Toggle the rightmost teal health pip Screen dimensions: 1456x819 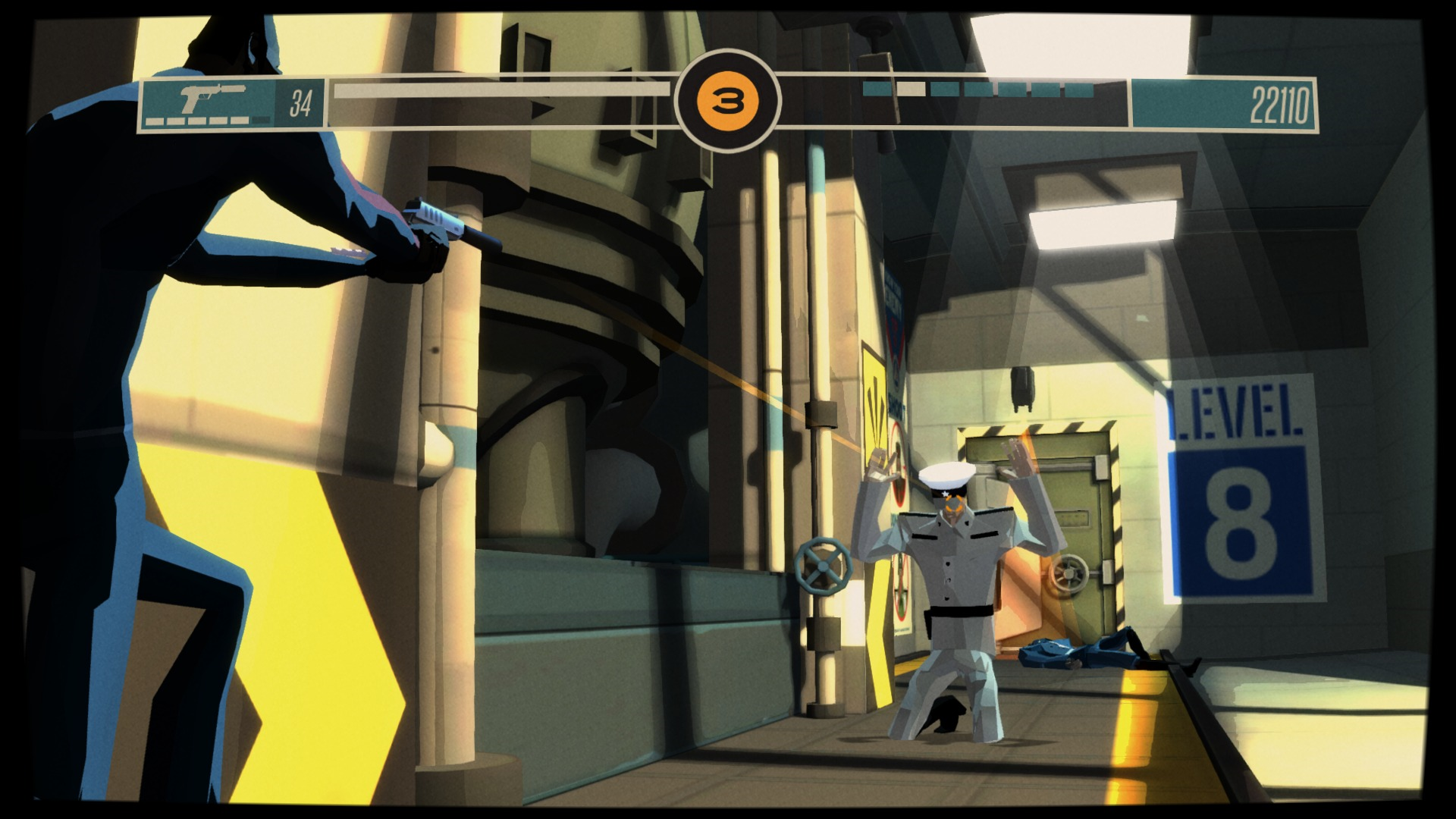tap(1079, 87)
